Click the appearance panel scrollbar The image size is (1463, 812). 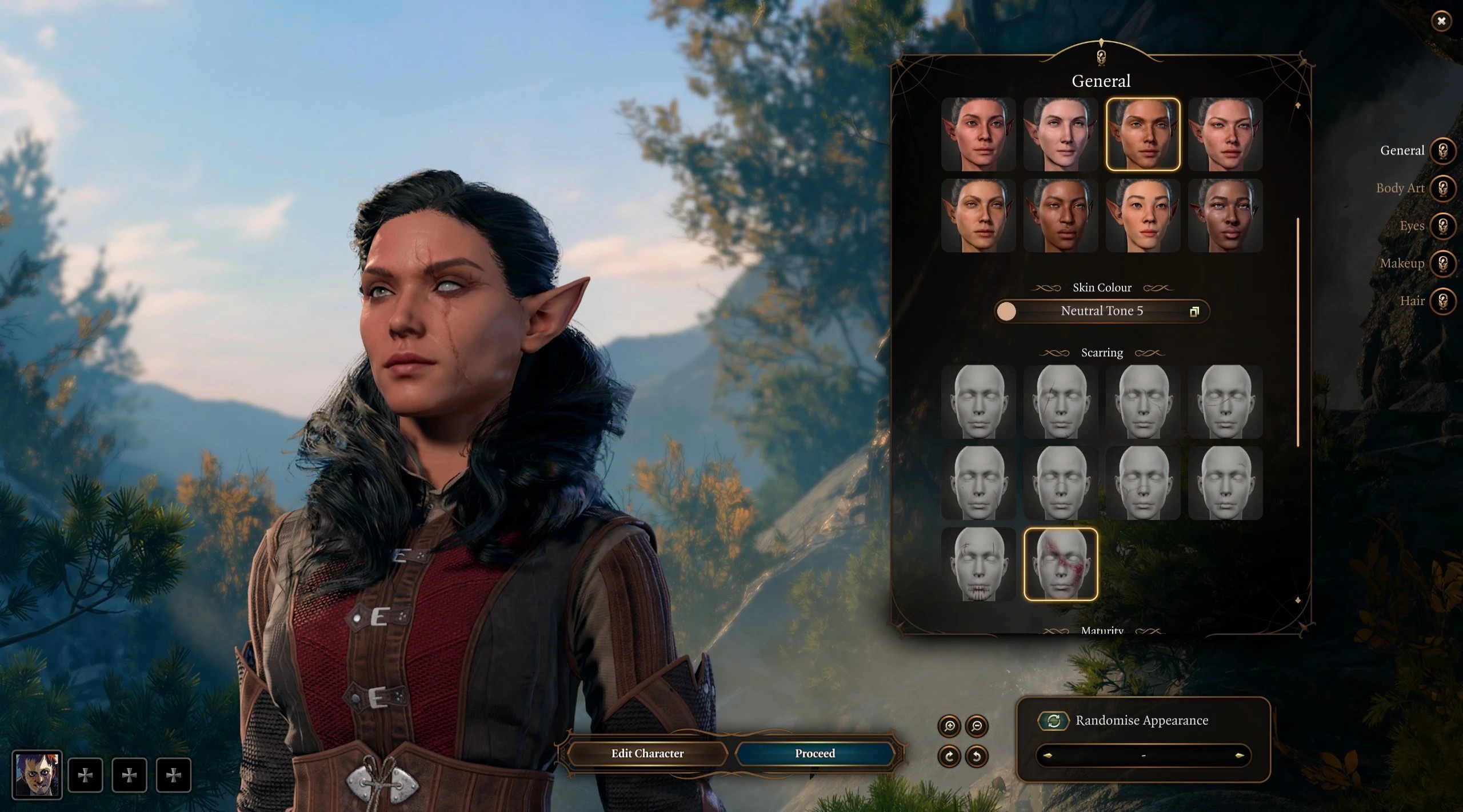1298,331
